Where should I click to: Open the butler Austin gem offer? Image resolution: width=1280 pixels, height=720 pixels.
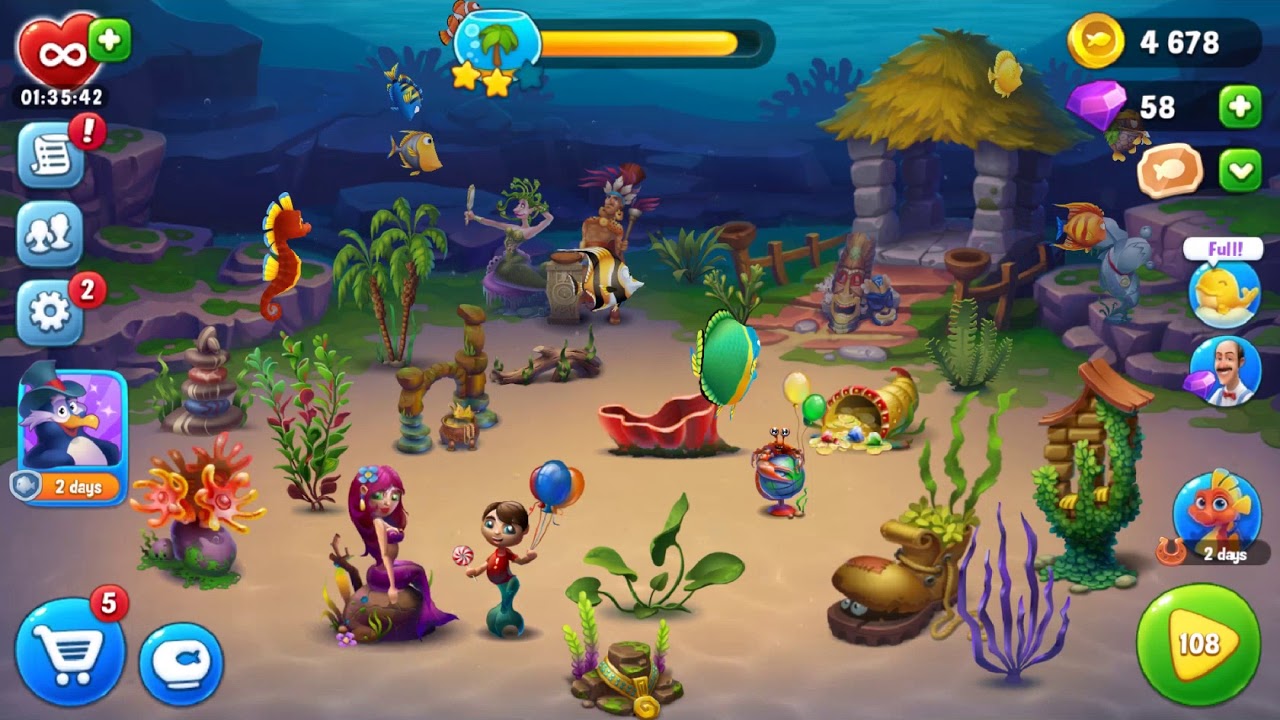(1224, 371)
